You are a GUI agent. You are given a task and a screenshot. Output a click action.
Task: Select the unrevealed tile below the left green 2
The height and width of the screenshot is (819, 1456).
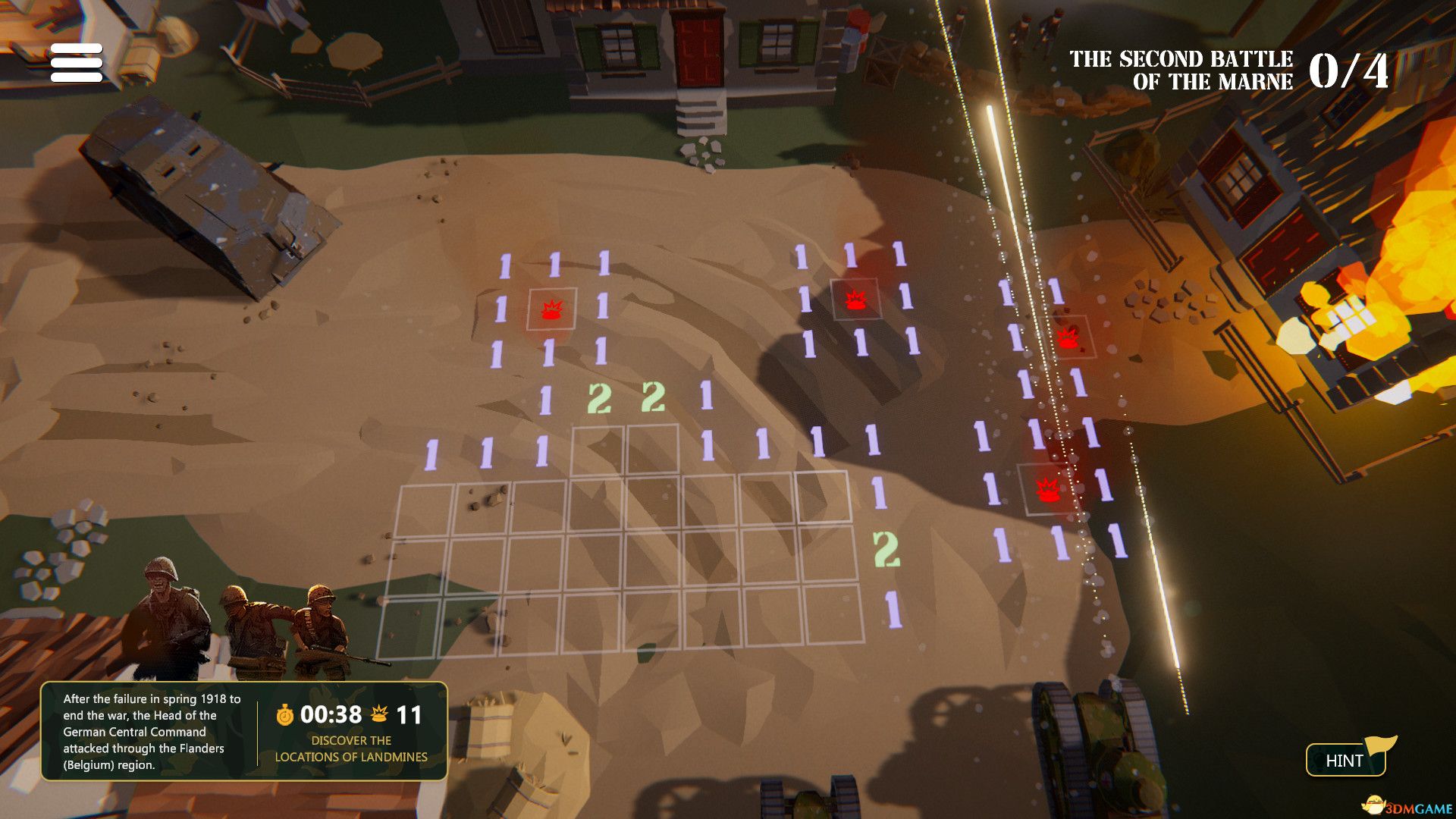pos(598,450)
